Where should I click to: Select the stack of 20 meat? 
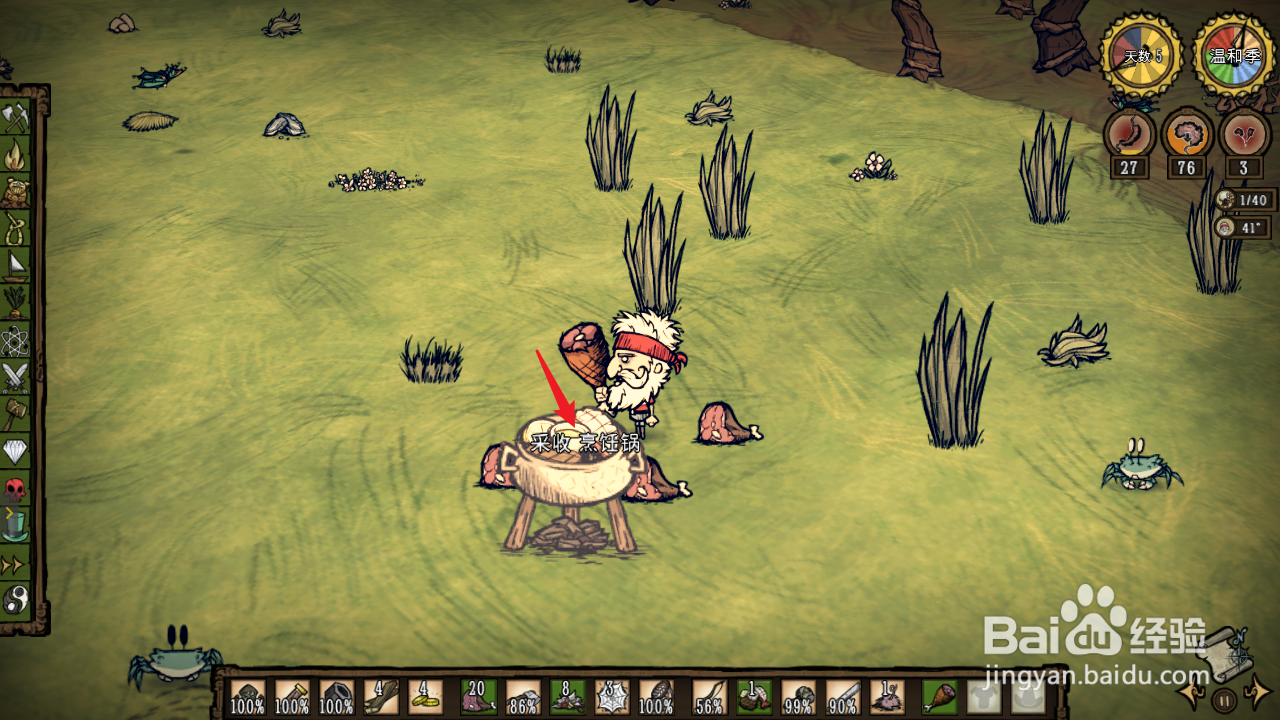(477, 697)
